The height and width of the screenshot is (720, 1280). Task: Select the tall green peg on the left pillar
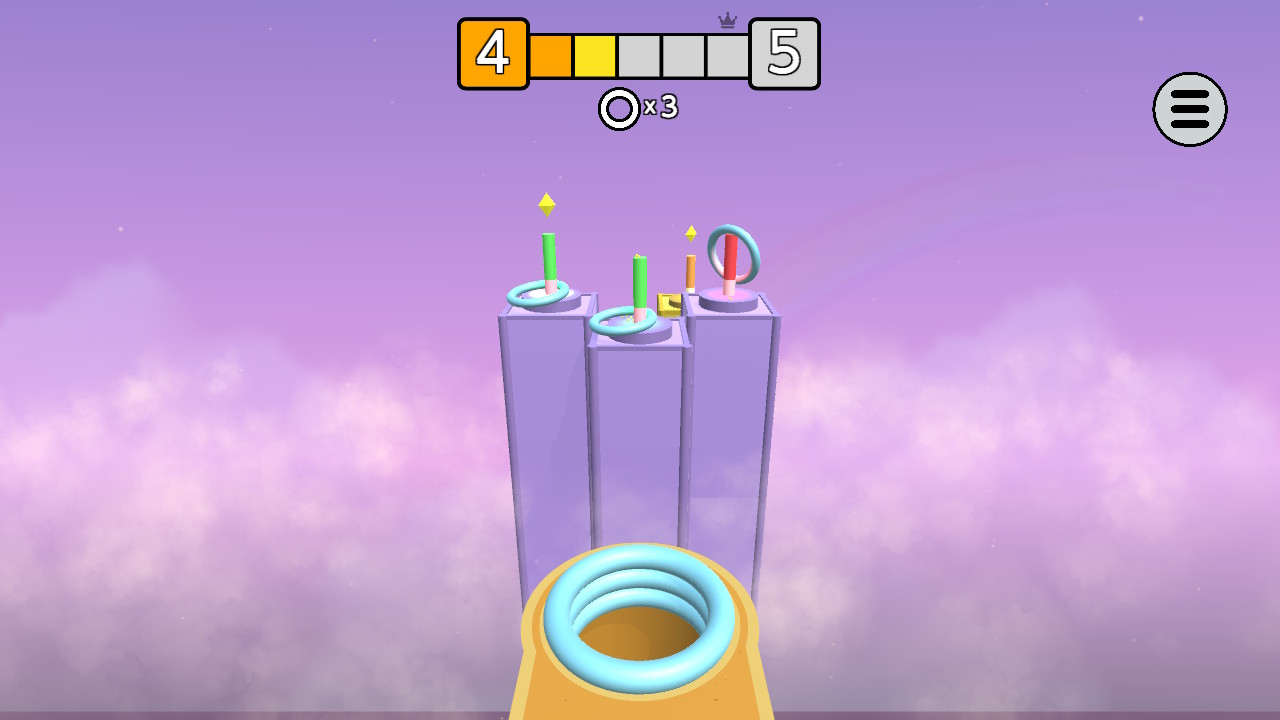click(549, 255)
